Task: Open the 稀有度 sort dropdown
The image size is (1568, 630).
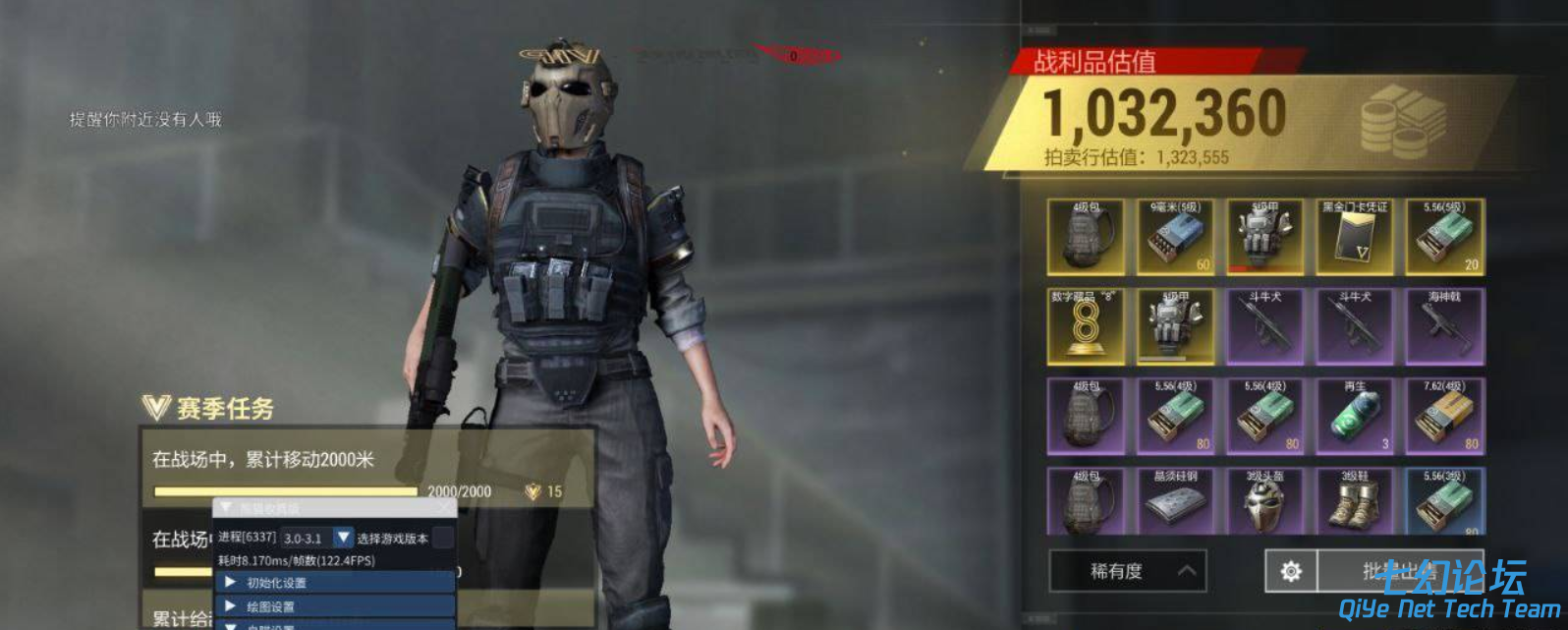Action: coord(1128,571)
